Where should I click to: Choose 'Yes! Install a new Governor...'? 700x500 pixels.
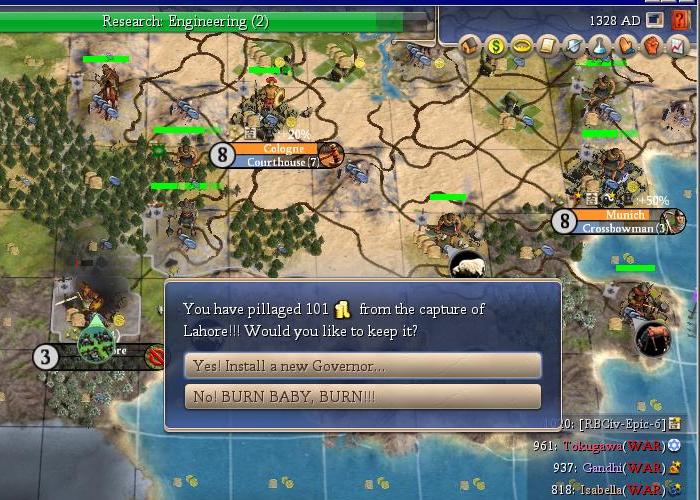tap(362, 366)
